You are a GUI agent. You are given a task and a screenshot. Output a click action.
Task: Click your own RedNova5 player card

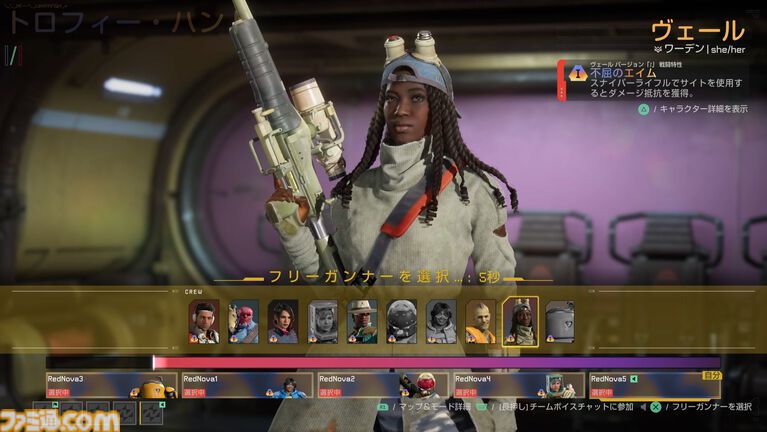(654, 385)
